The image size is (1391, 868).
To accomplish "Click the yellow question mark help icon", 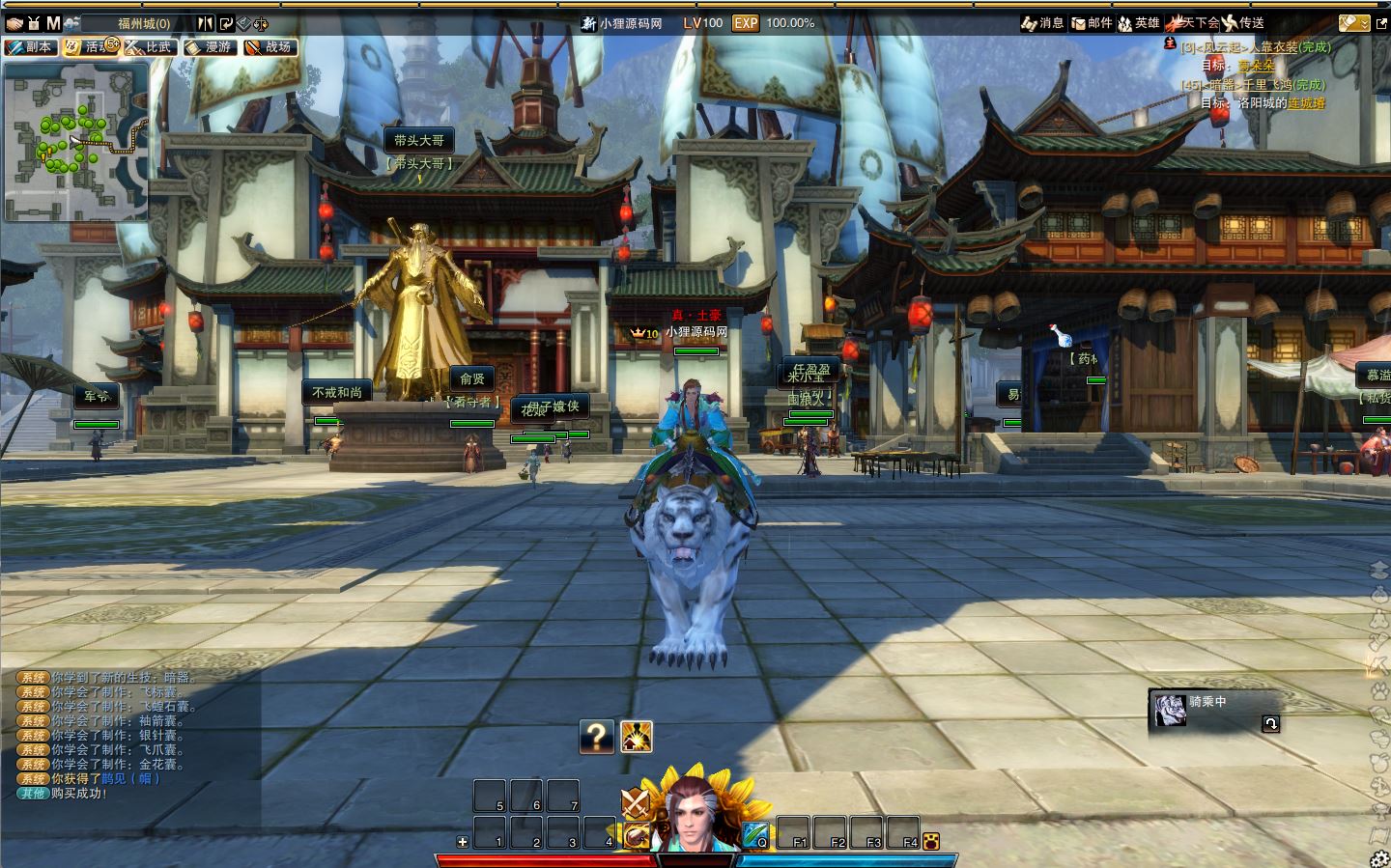I will 597,737.
